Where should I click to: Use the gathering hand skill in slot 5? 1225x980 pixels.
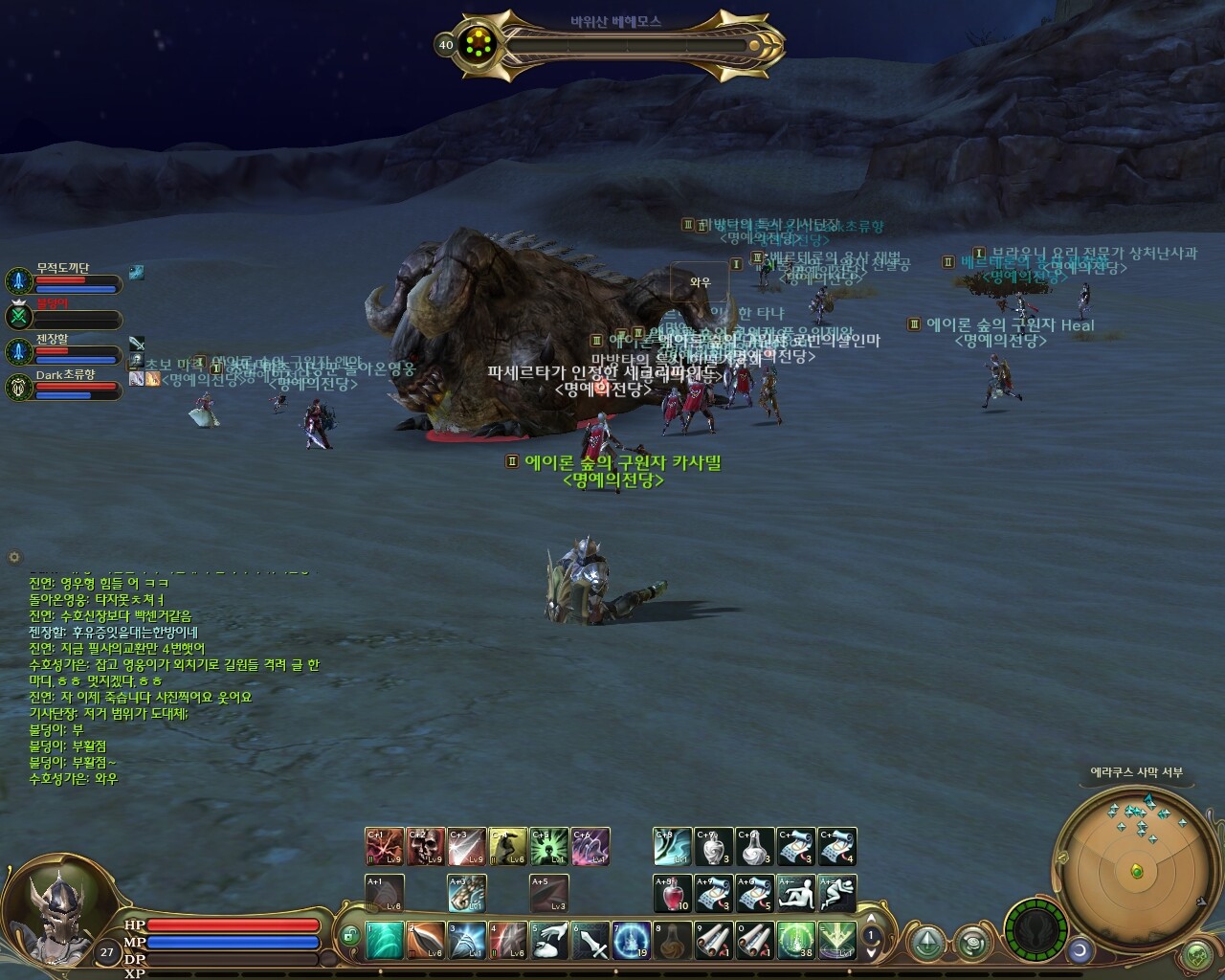coord(549,941)
